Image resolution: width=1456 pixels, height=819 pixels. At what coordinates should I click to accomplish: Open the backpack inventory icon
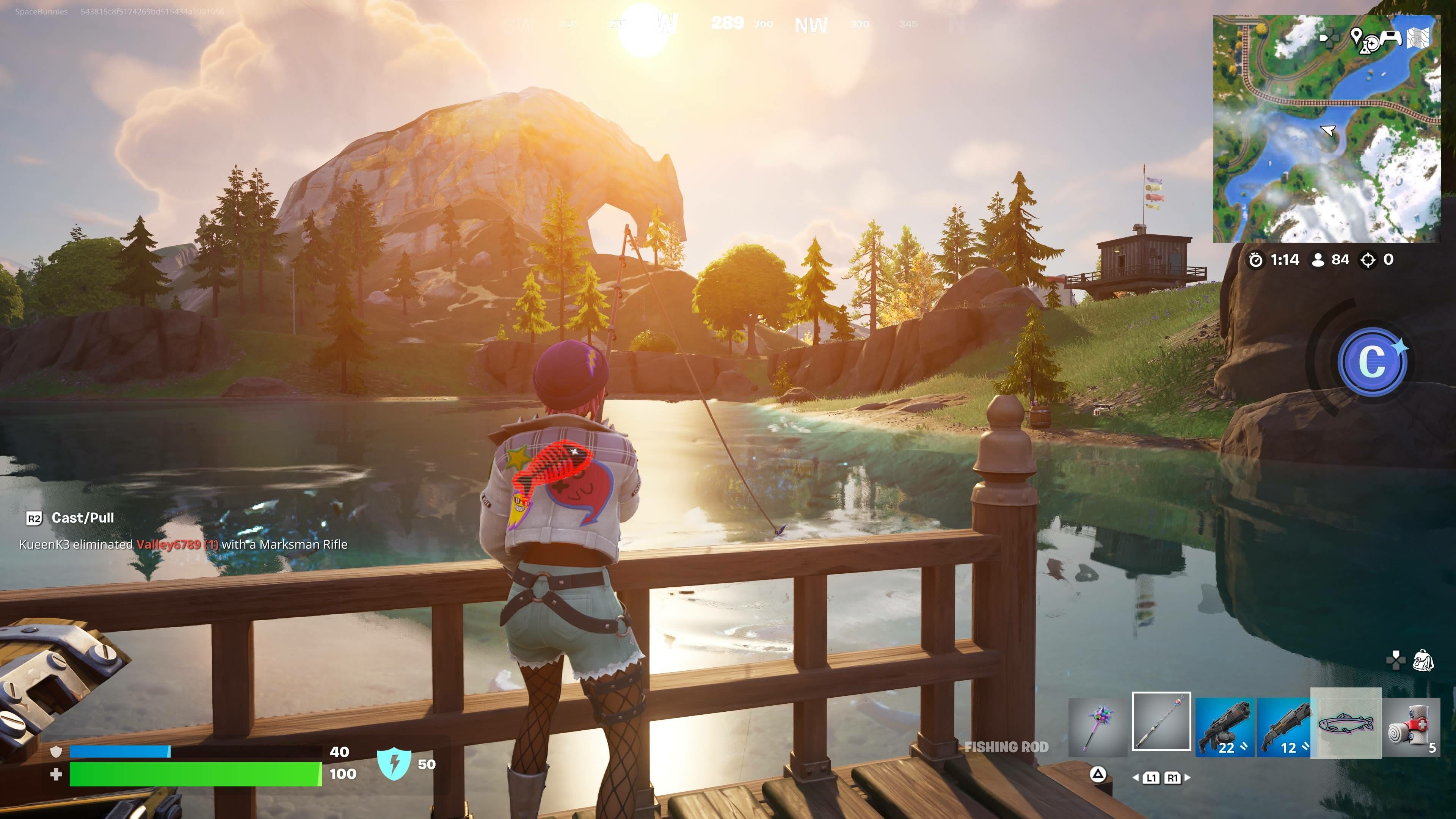1423,660
